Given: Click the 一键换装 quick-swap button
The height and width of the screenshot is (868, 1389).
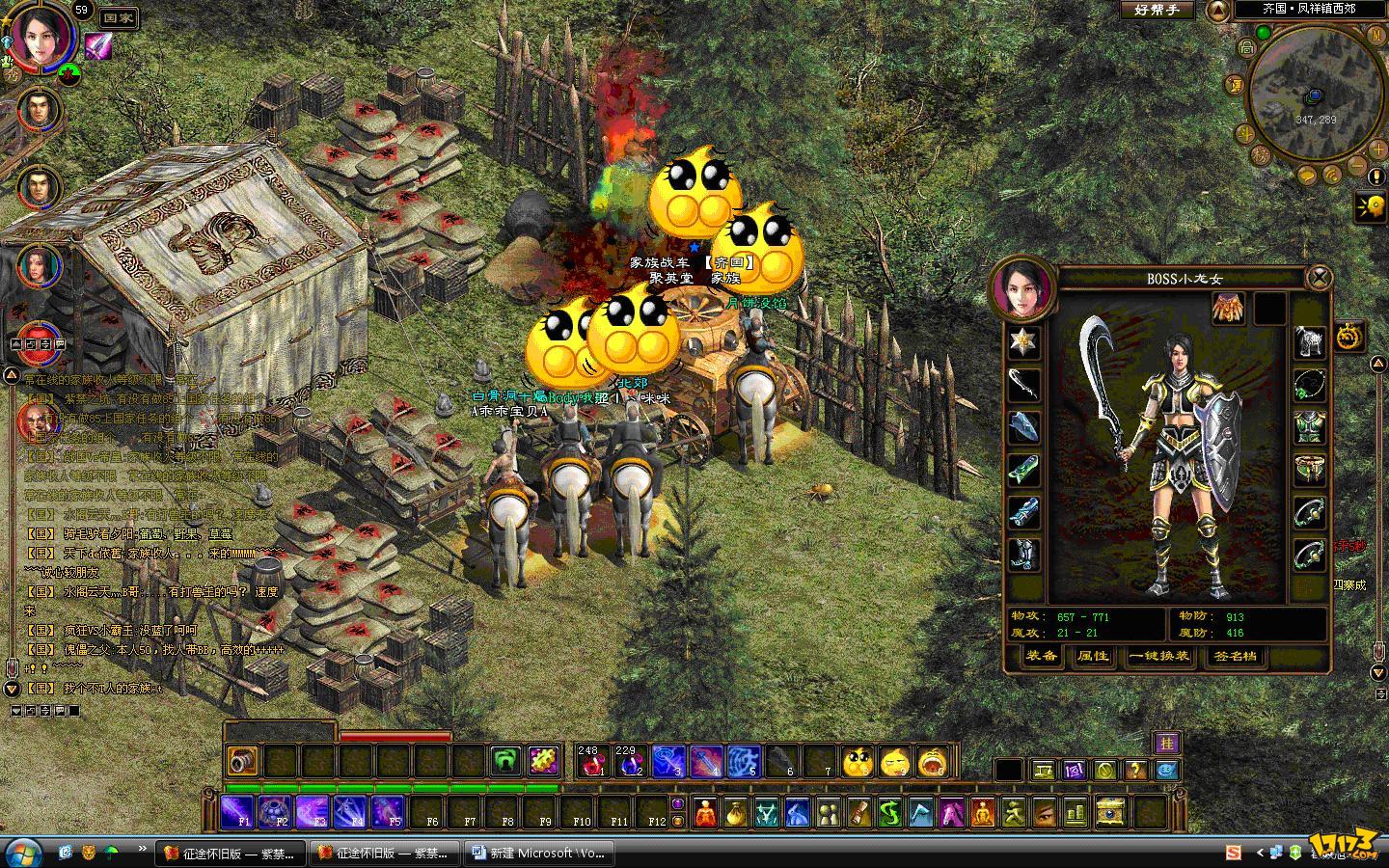Looking at the screenshot, I should 1159,656.
